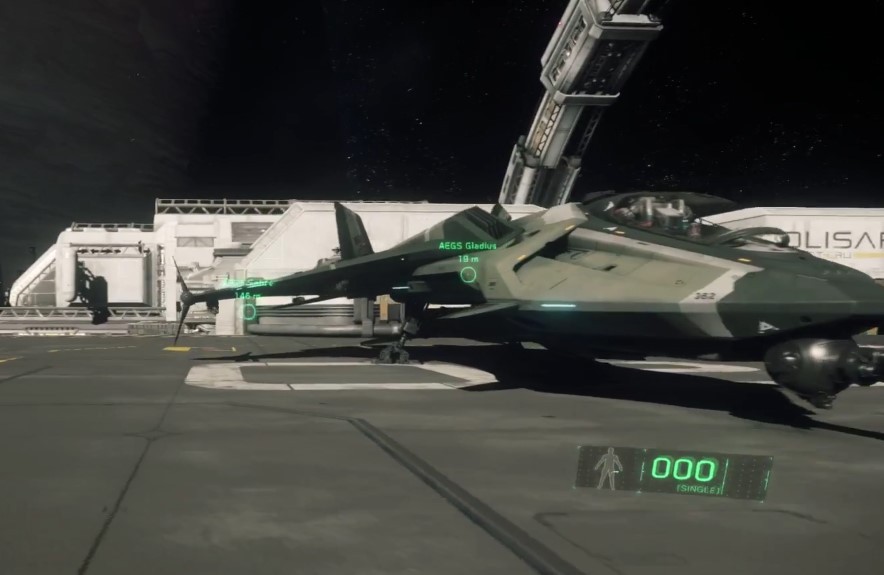The width and height of the screenshot is (884, 575).
Task: Select the AEGS Gladius target marker
Action: 468,274
